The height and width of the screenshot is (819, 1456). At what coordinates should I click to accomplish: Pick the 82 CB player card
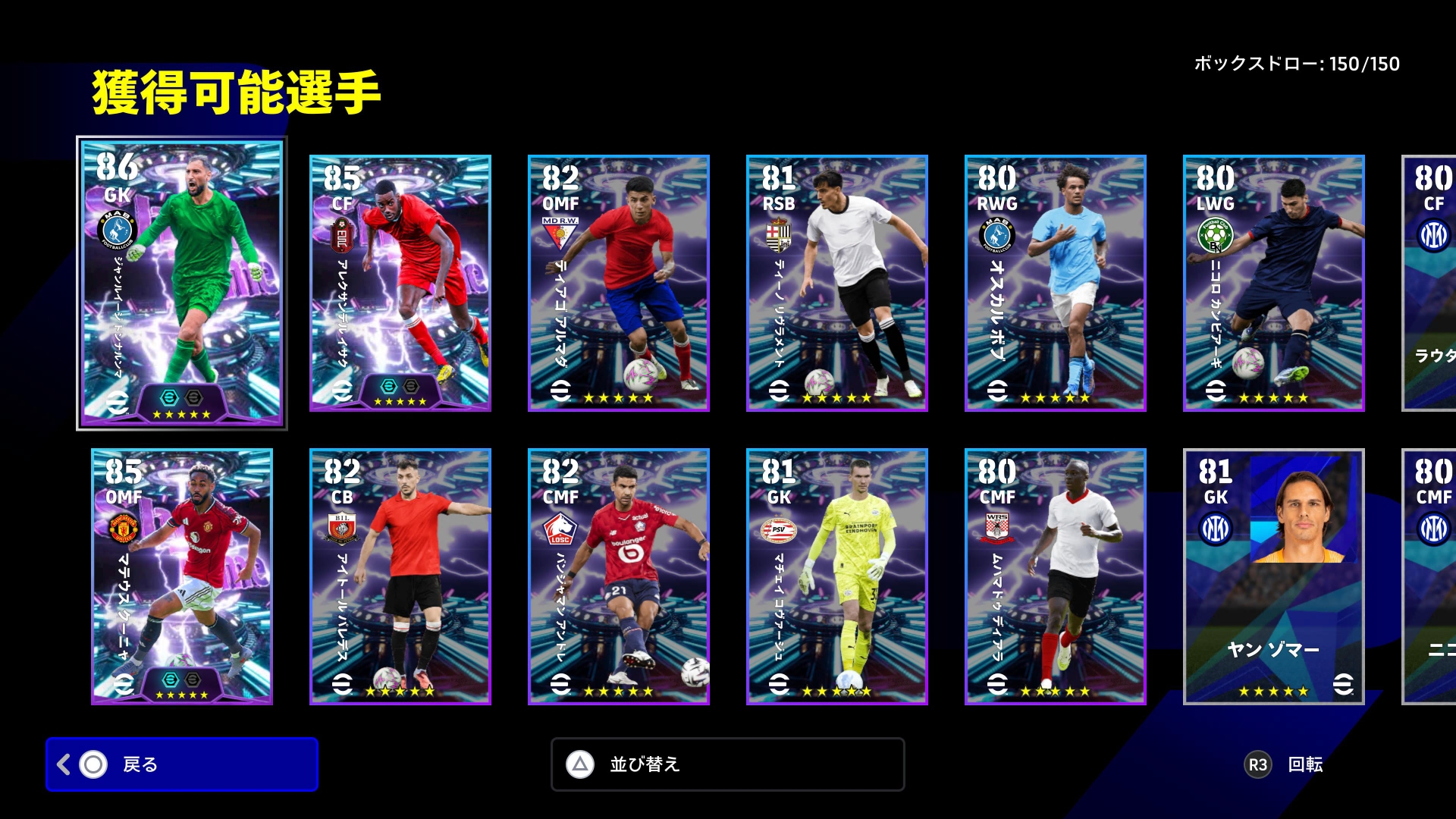400,576
